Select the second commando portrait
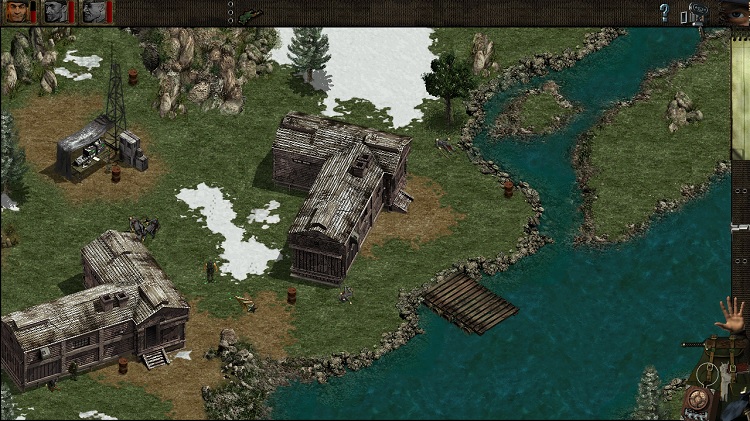Viewport: 750px width, 421px height. (x=56, y=12)
